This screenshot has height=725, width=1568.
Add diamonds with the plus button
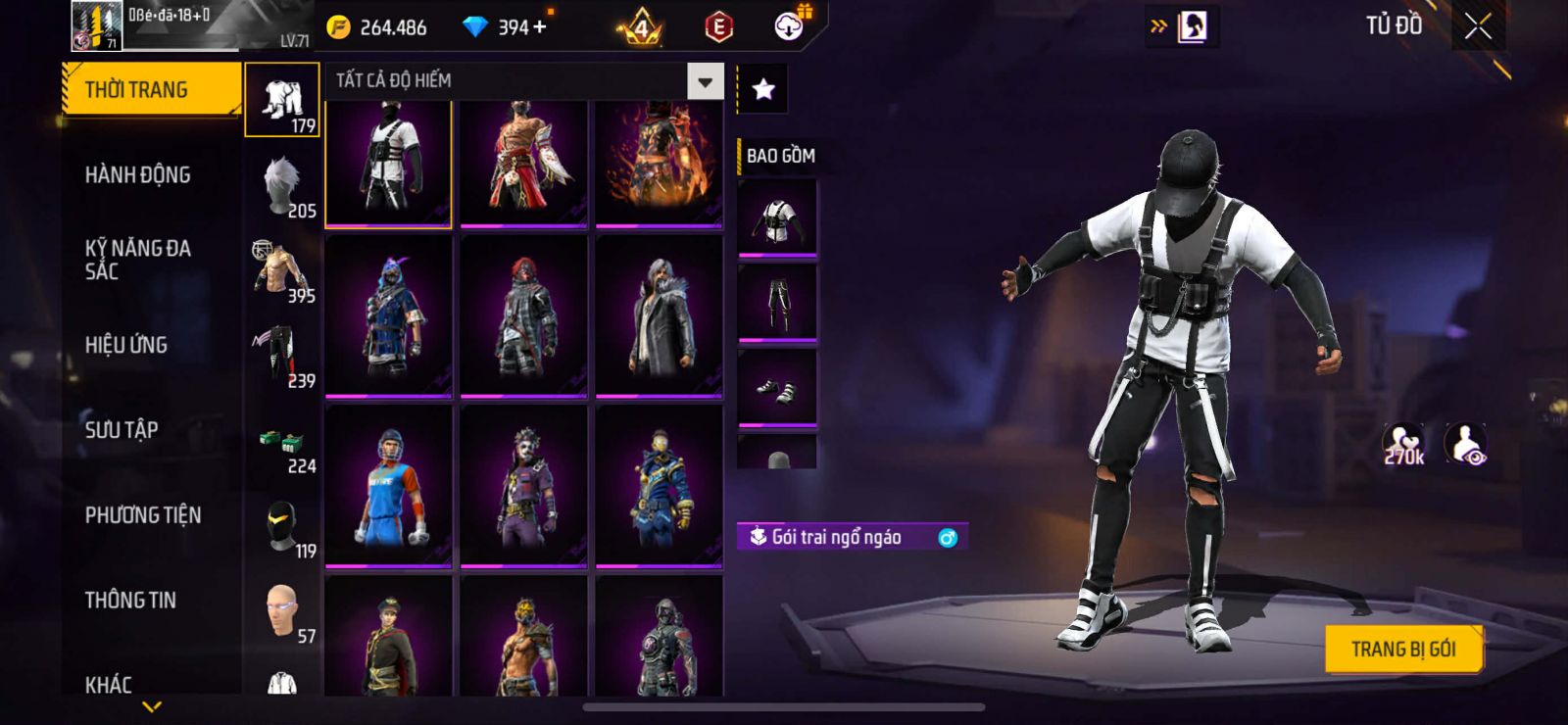[x=539, y=26]
